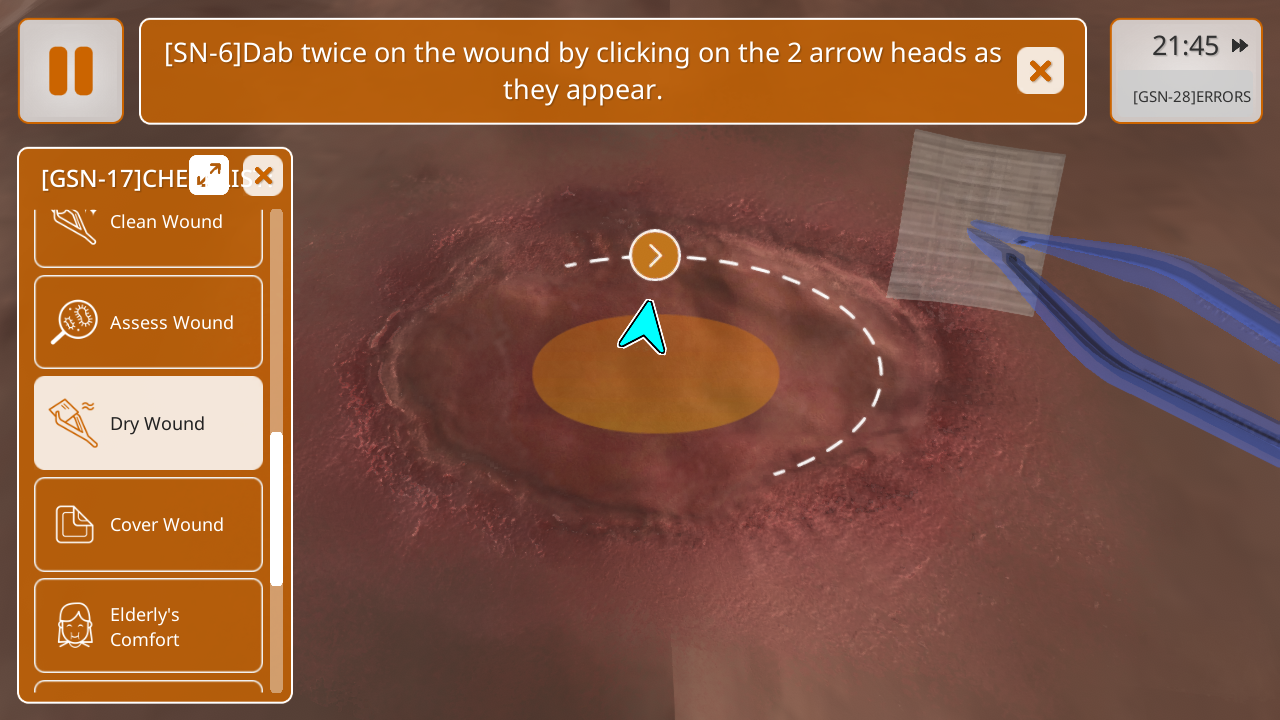
Task: Dismiss the dab instruction banner
Action: coord(1040,71)
